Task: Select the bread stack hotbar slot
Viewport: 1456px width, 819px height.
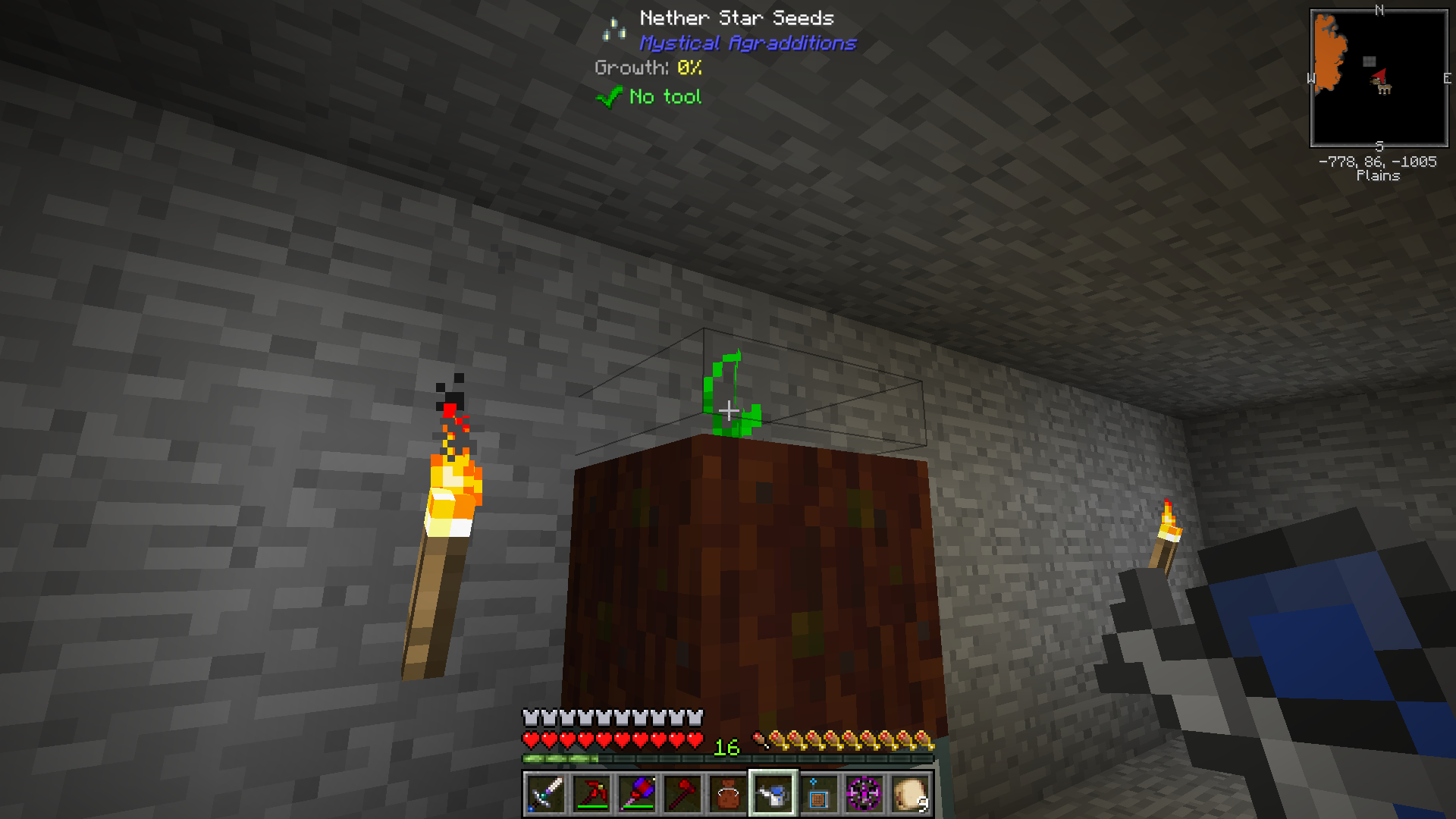Action: (910, 794)
